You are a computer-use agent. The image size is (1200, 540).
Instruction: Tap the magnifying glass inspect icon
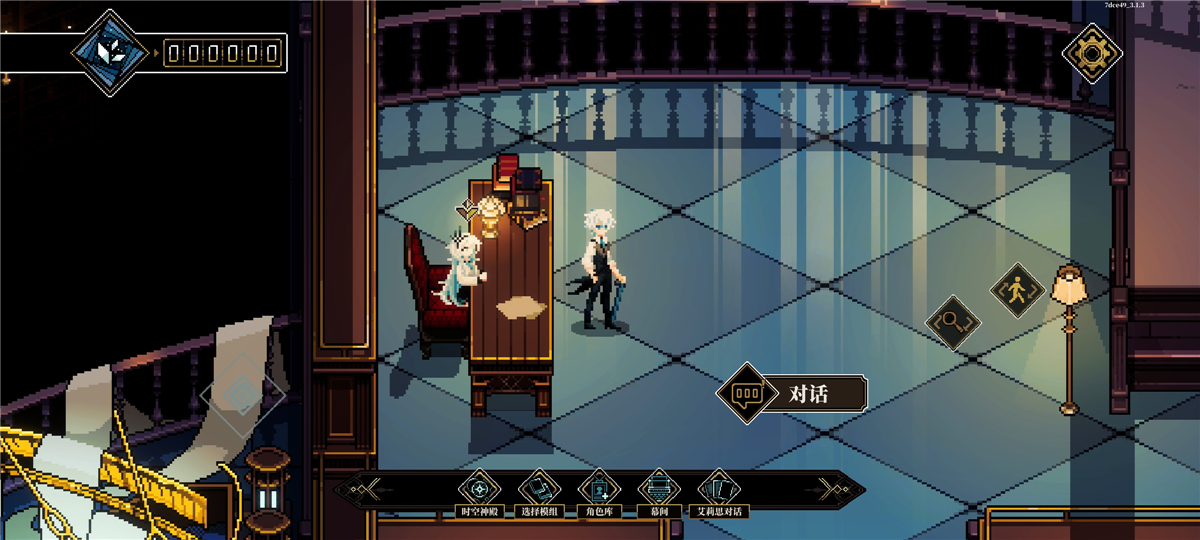[x=951, y=323]
